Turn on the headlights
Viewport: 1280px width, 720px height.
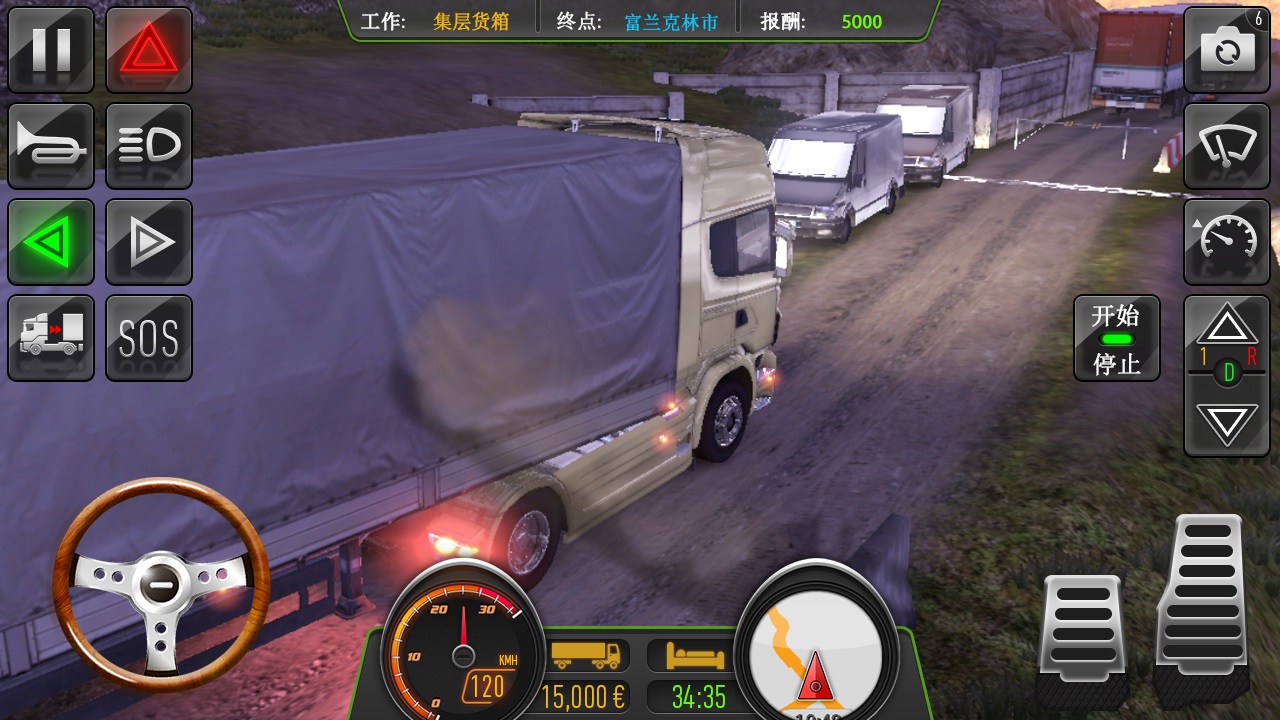point(149,145)
